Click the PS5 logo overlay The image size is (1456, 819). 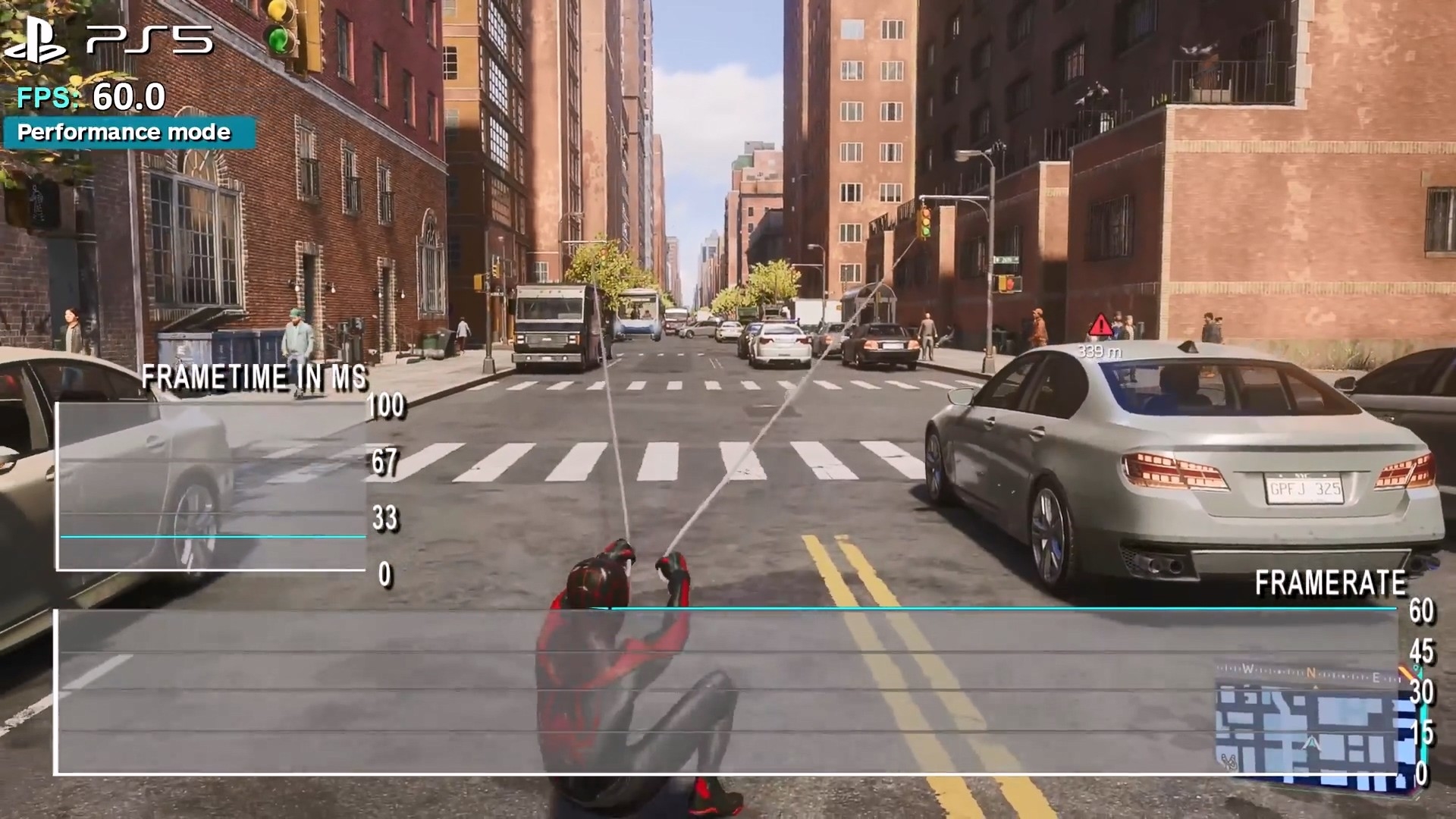(109, 41)
